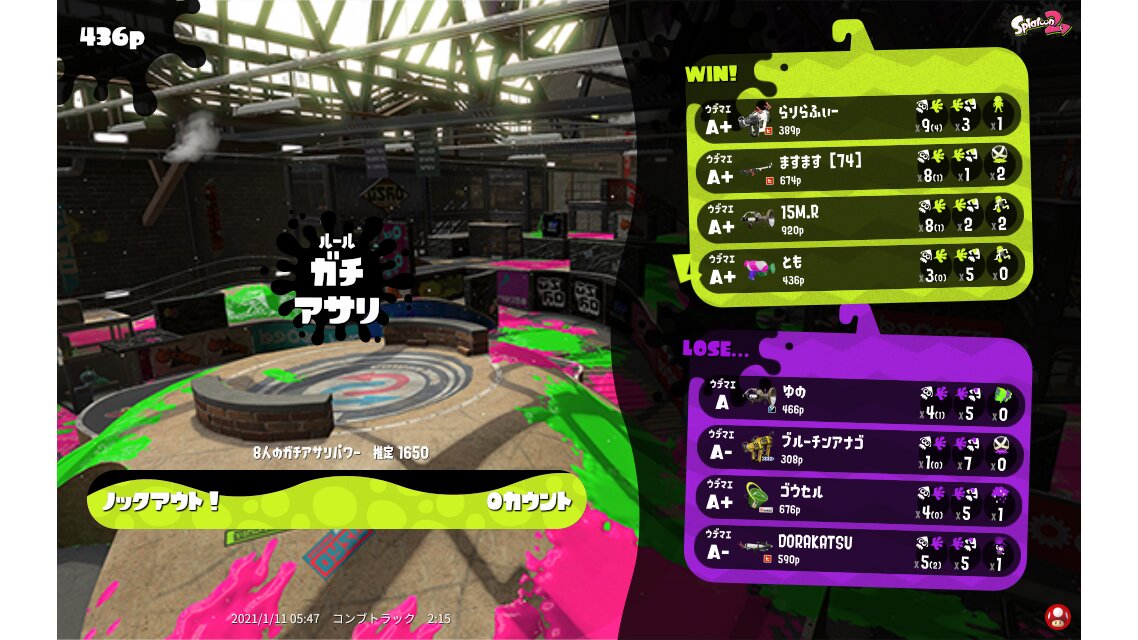Select the DORAKATSU player row
Screen dimensions: 1138x640
click(859, 550)
